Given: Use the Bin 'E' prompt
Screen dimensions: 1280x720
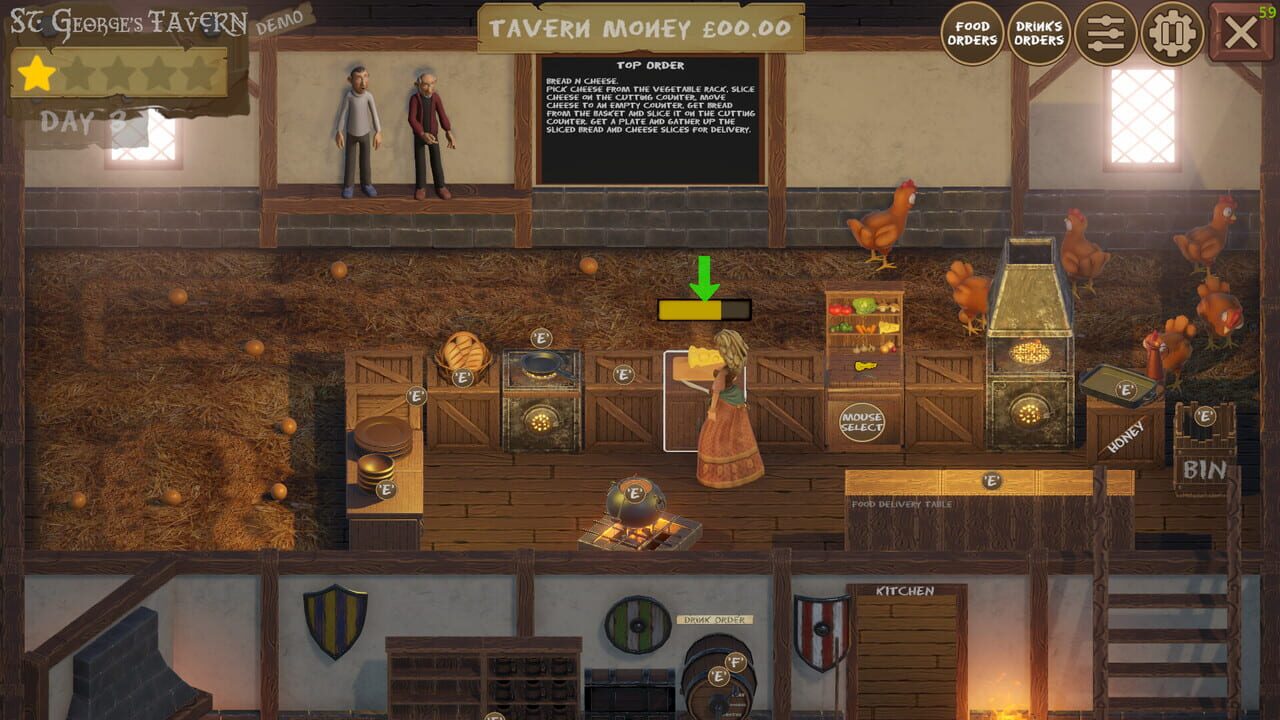Looking at the screenshot, I should [1207, 415].
